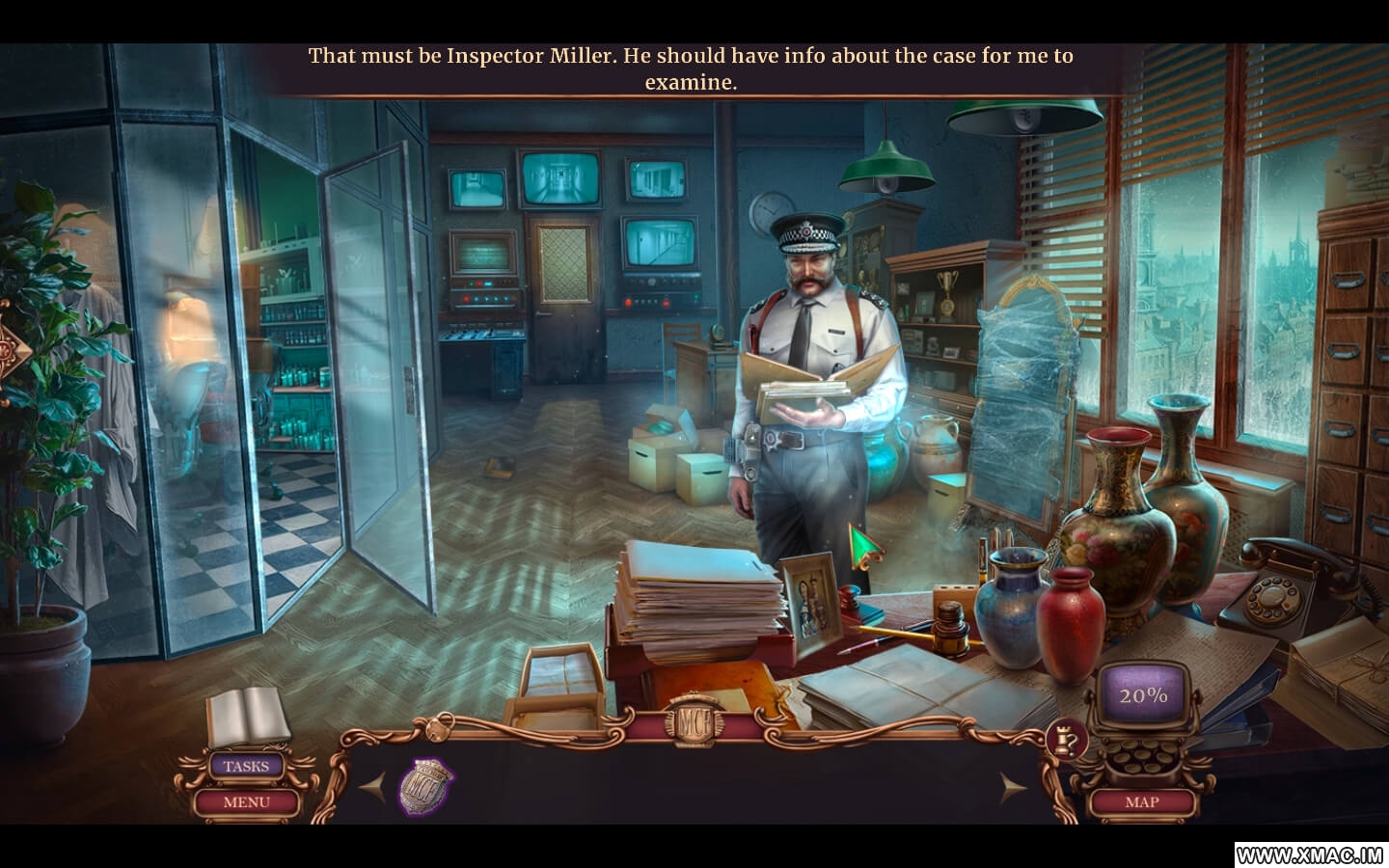This screenshot has height=868, width=1389.
Task: Click the MCF emblem above the inventory
Action: pyautogui.click(x=693, y=720)
